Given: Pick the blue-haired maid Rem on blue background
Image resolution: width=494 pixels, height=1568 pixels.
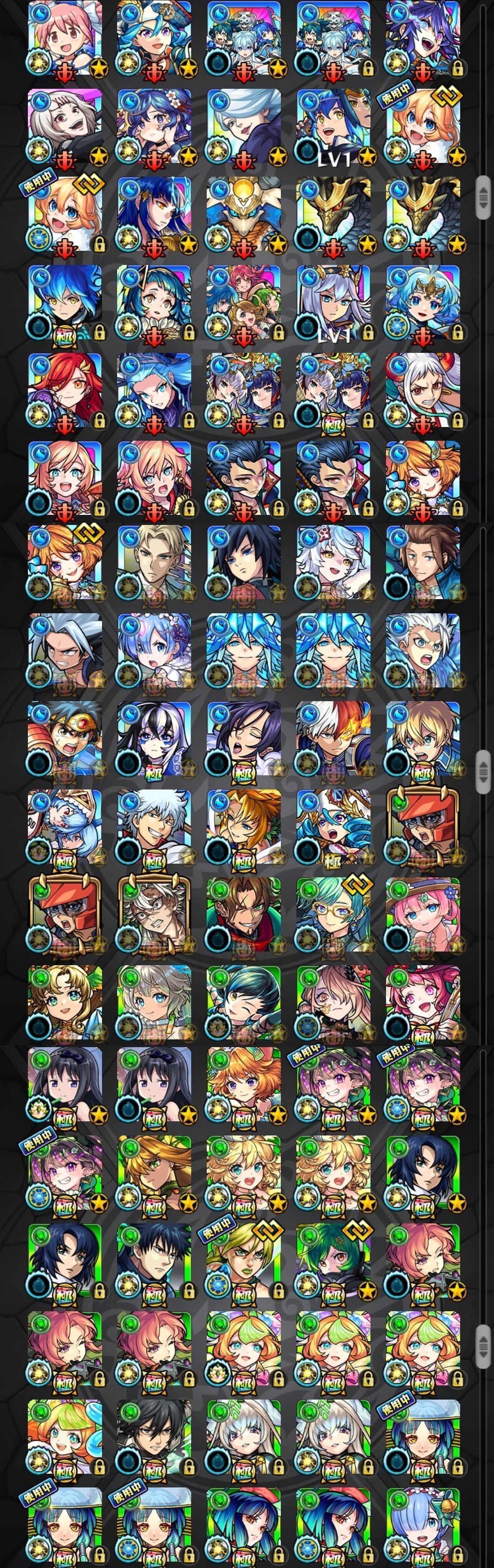Looking at the screenshot, I should [155, 650].
